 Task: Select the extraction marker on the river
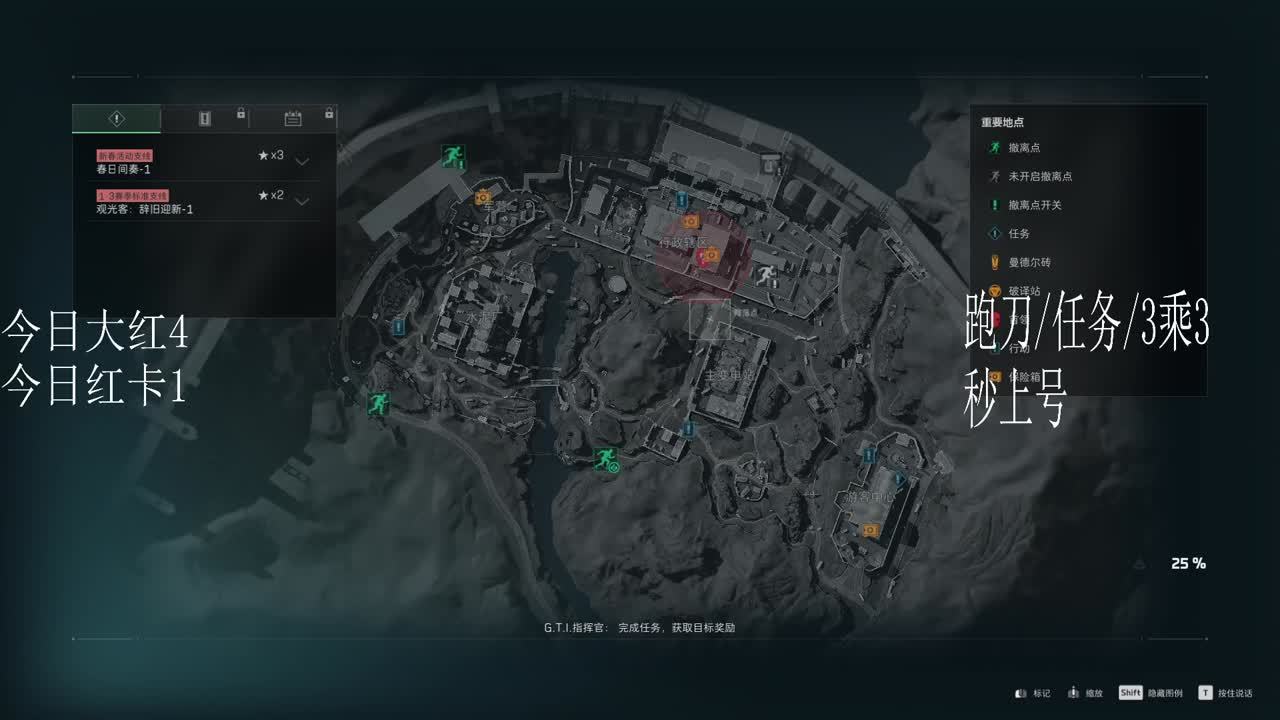coord(605,459)
